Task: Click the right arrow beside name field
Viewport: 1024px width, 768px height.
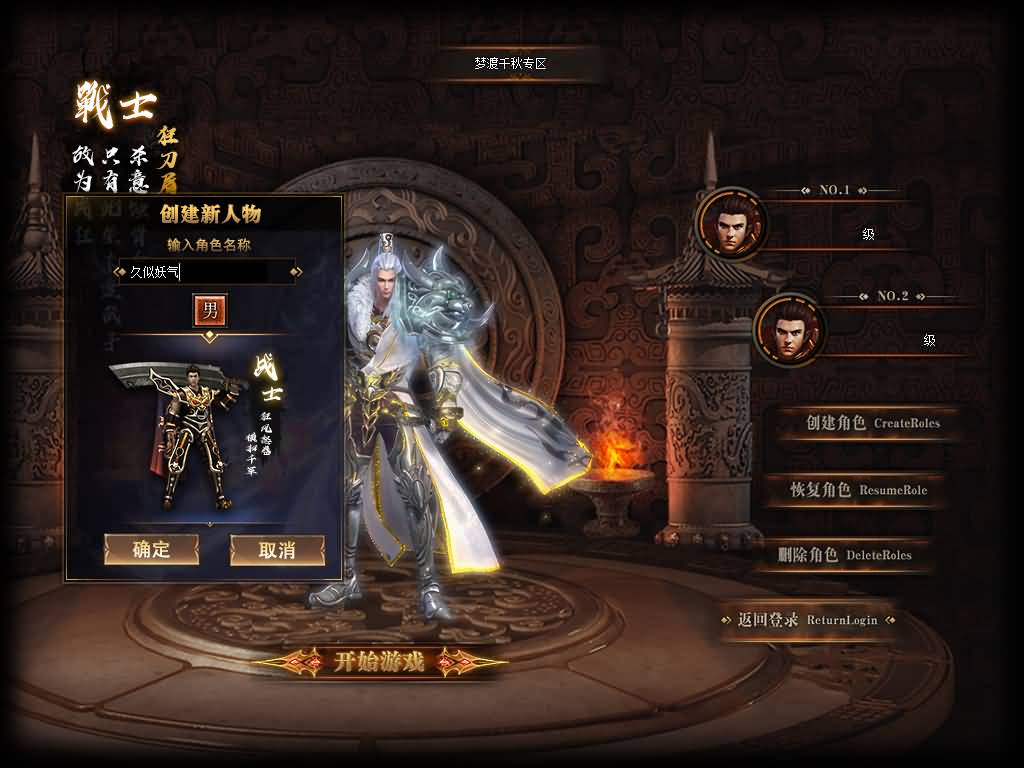Action: pyautogui.click(x=298, y=271)
